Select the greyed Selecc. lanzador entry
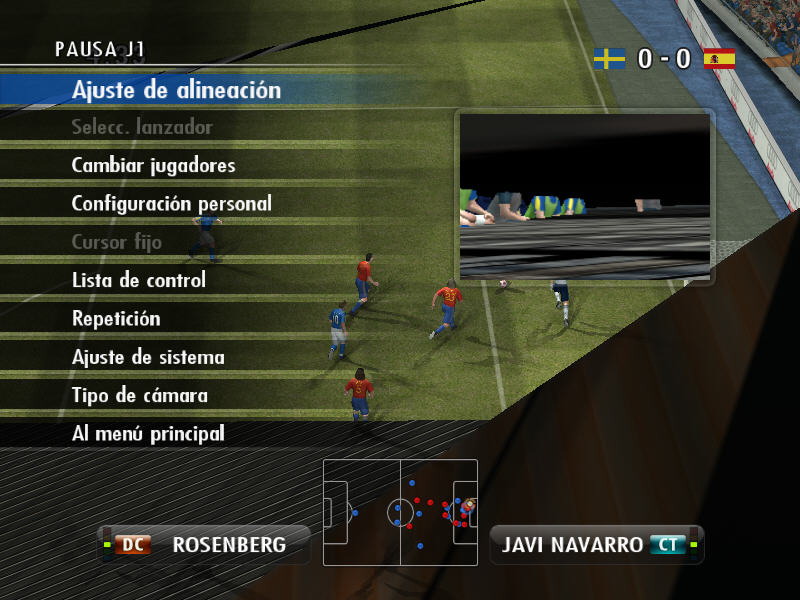This screenshot has width=800, height=600. pyautogui.click(x=142, y=127)
